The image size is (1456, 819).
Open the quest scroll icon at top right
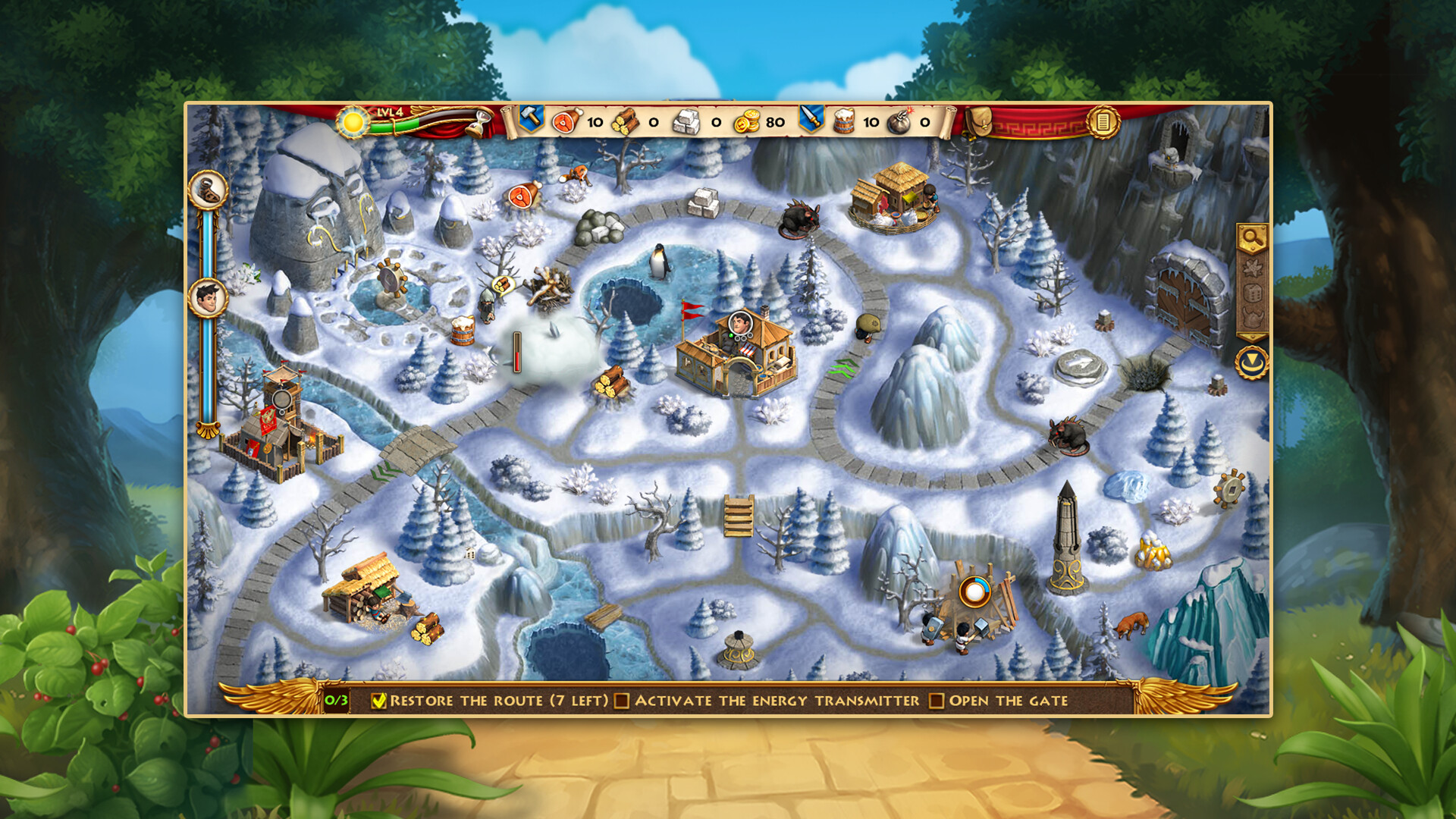(1103, 121)
